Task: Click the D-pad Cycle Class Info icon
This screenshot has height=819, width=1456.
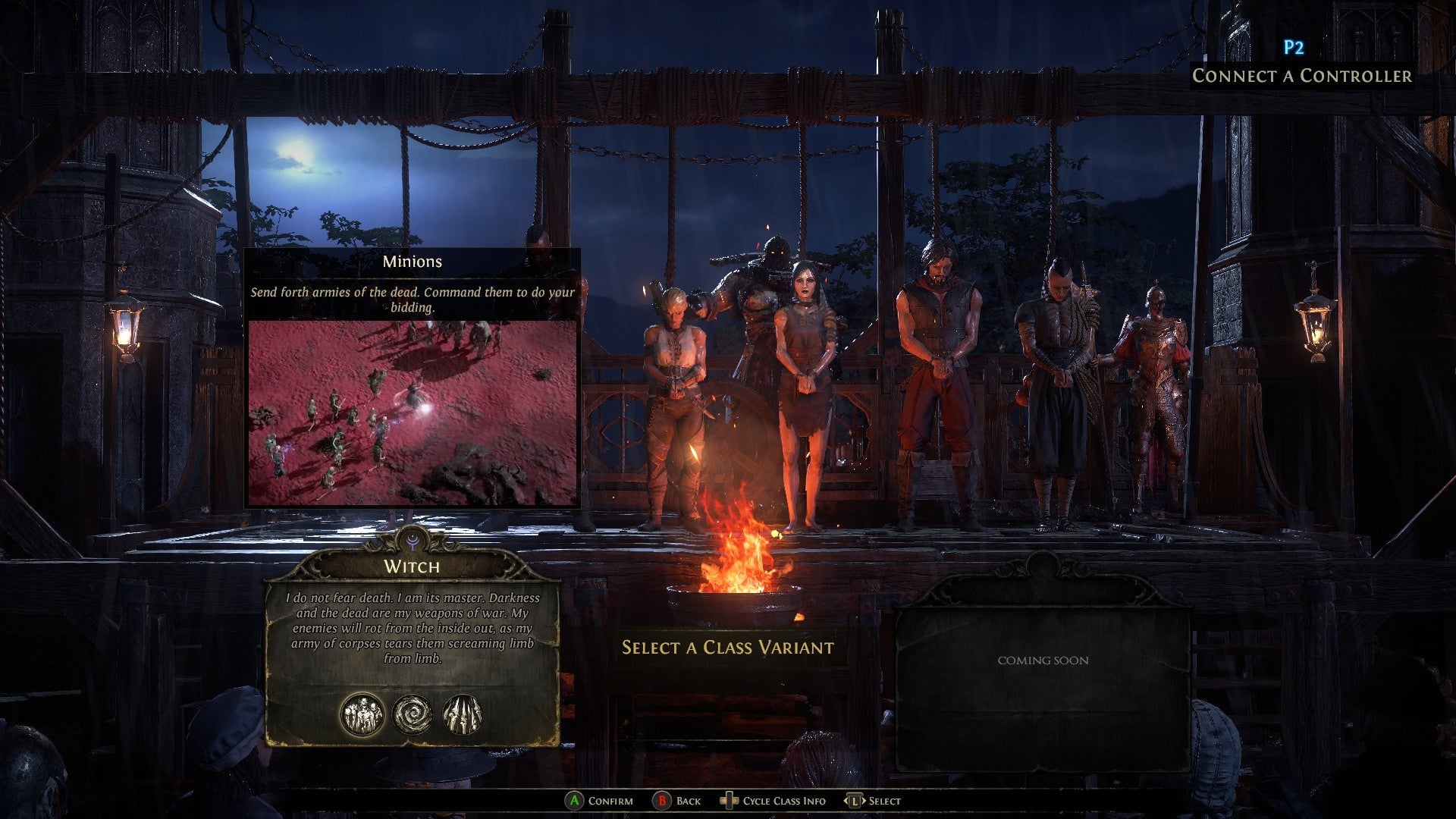Action: pos(729,800)
